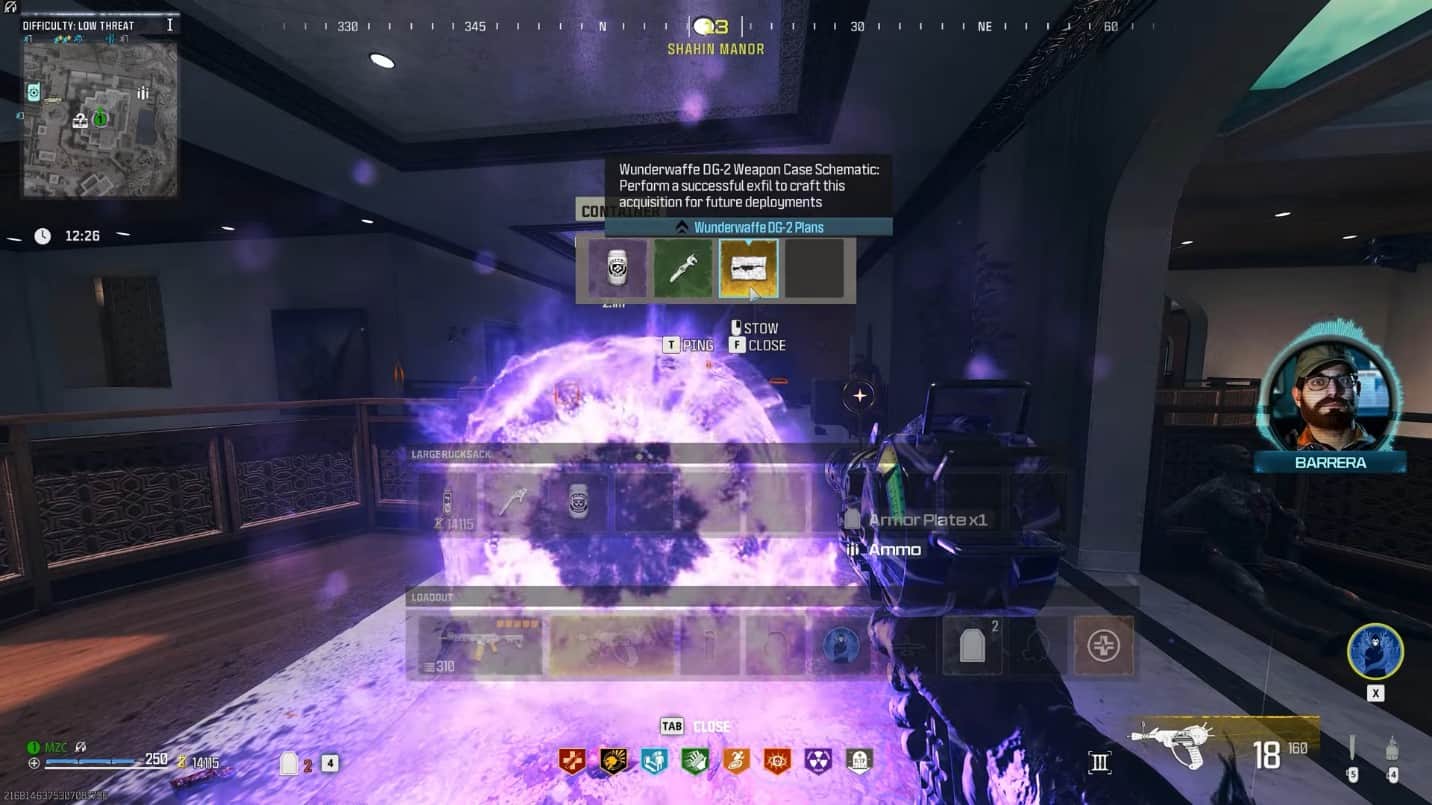Screen dimensions: 1432x805
Task: Click the orange Stamin-Up perk emblem
Action: pos(737,760)
